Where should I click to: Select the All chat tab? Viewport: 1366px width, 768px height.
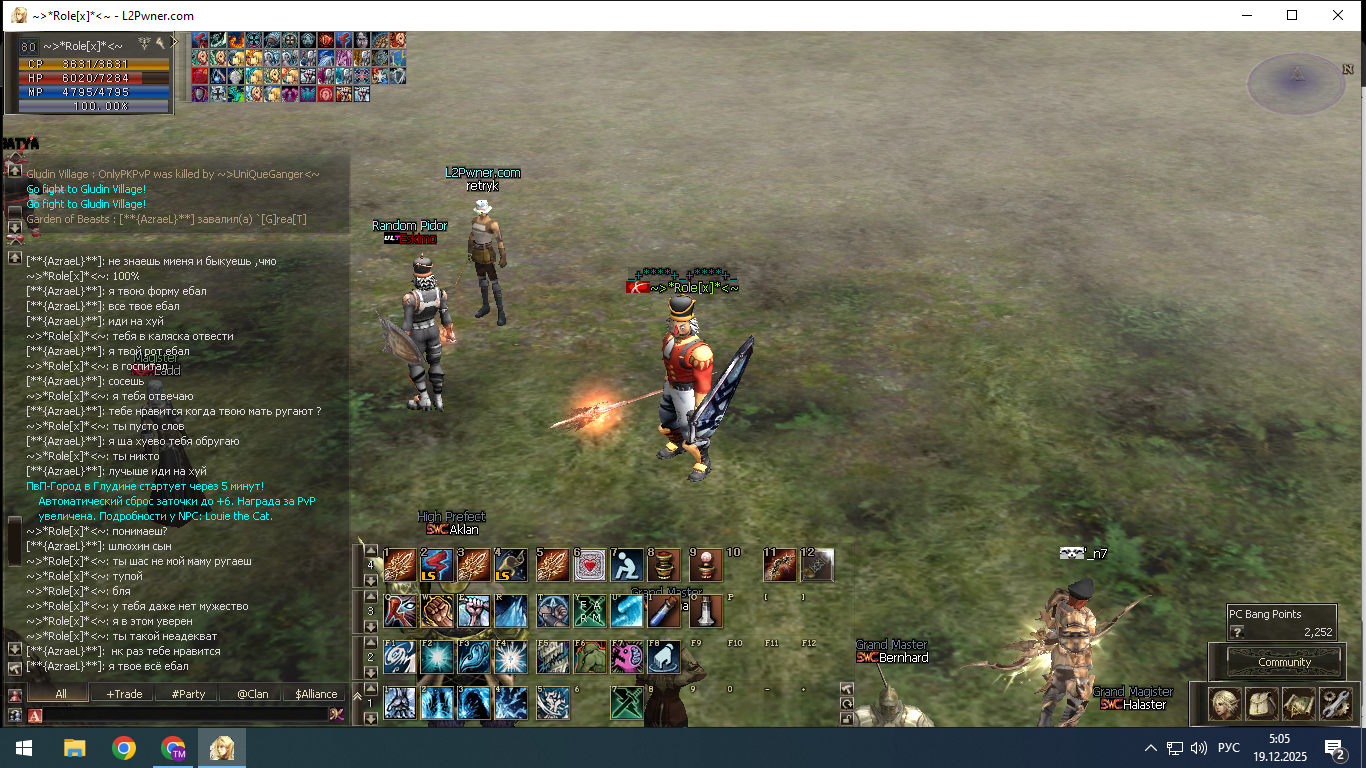tap(60, 693)
